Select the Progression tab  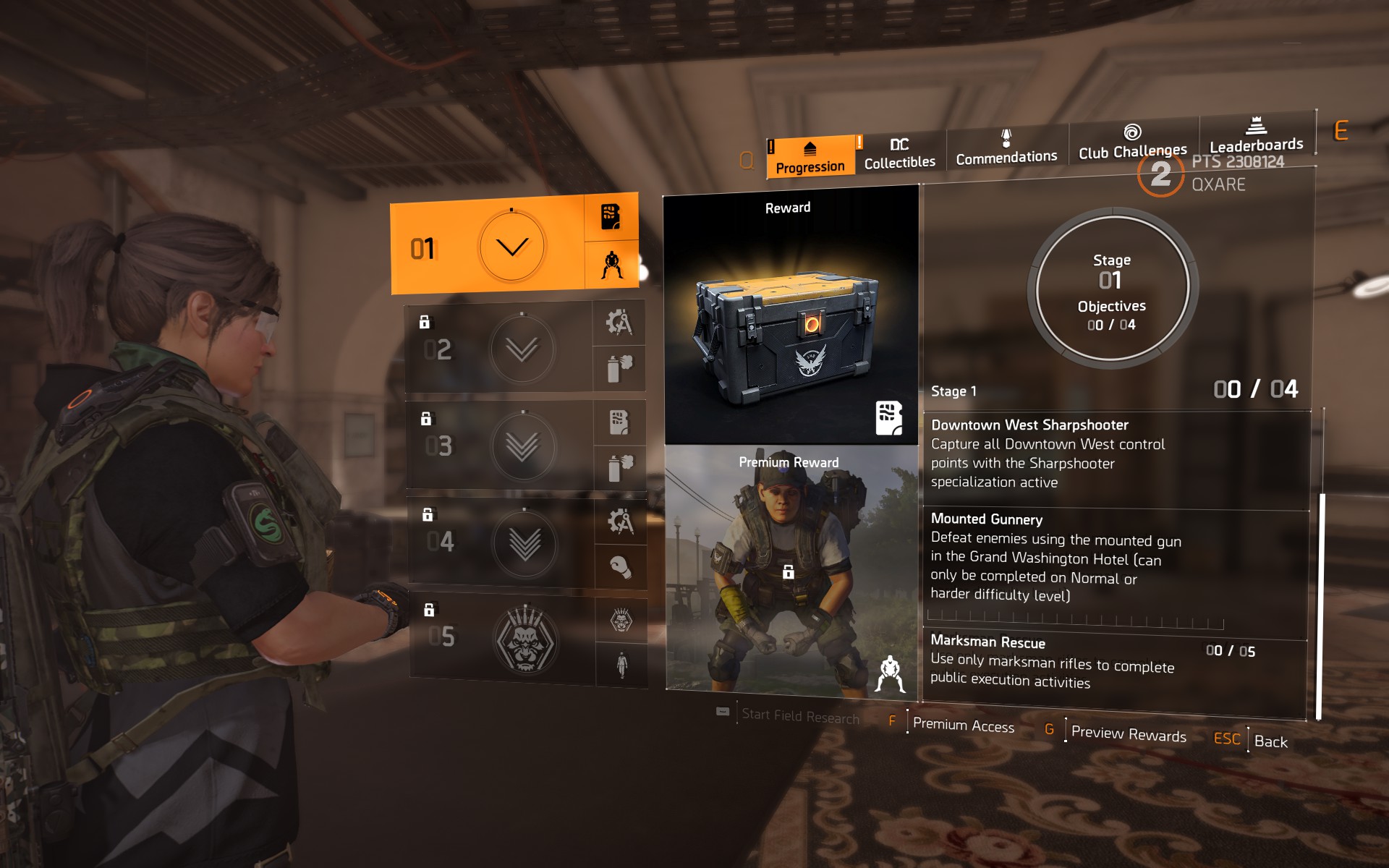pyautogui.click(x=810, y=158)
